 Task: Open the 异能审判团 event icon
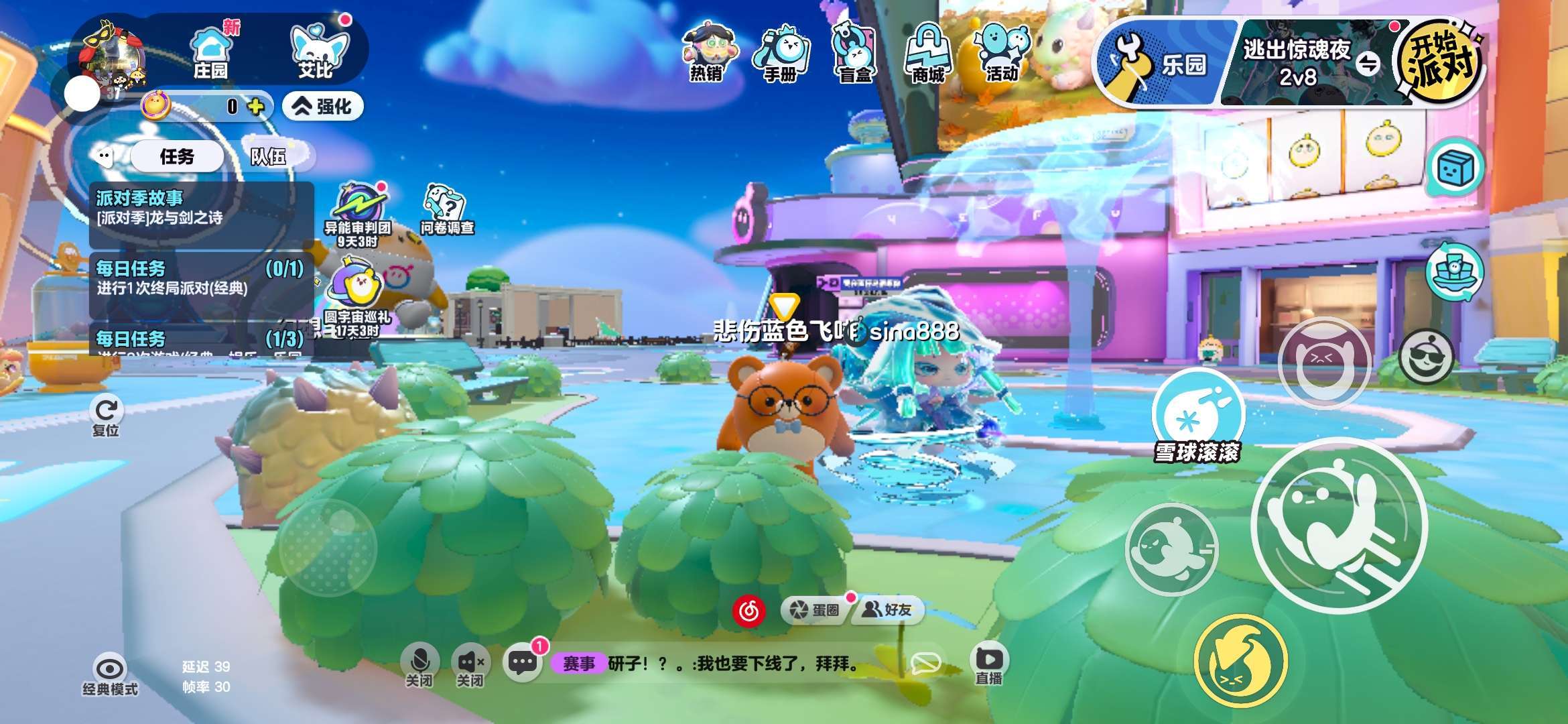(358, 213)
